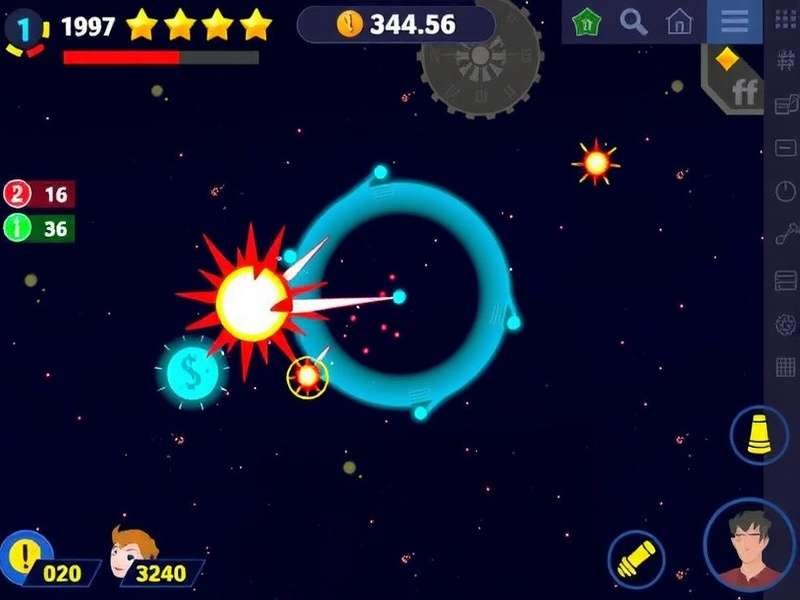800x600 pixels.
Task: Go to the home screen
Action: click(680, 21)
